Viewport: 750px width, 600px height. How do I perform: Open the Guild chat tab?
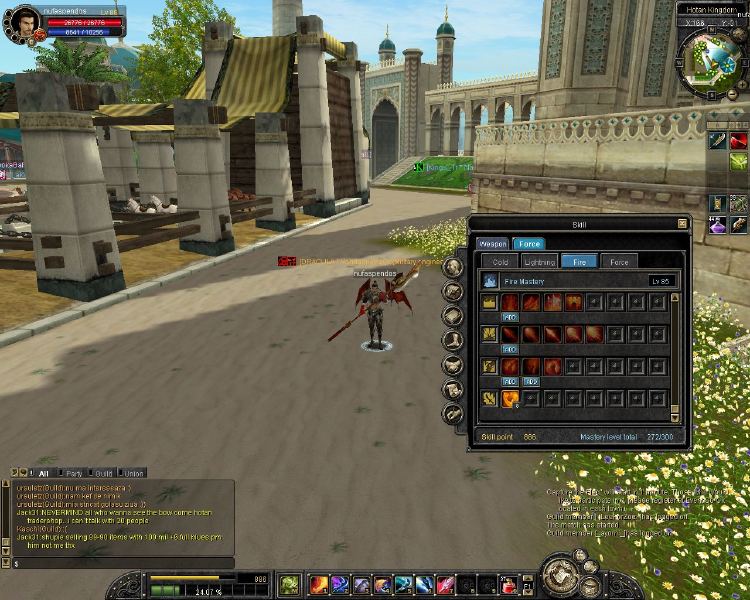click(x=104, y=473)
